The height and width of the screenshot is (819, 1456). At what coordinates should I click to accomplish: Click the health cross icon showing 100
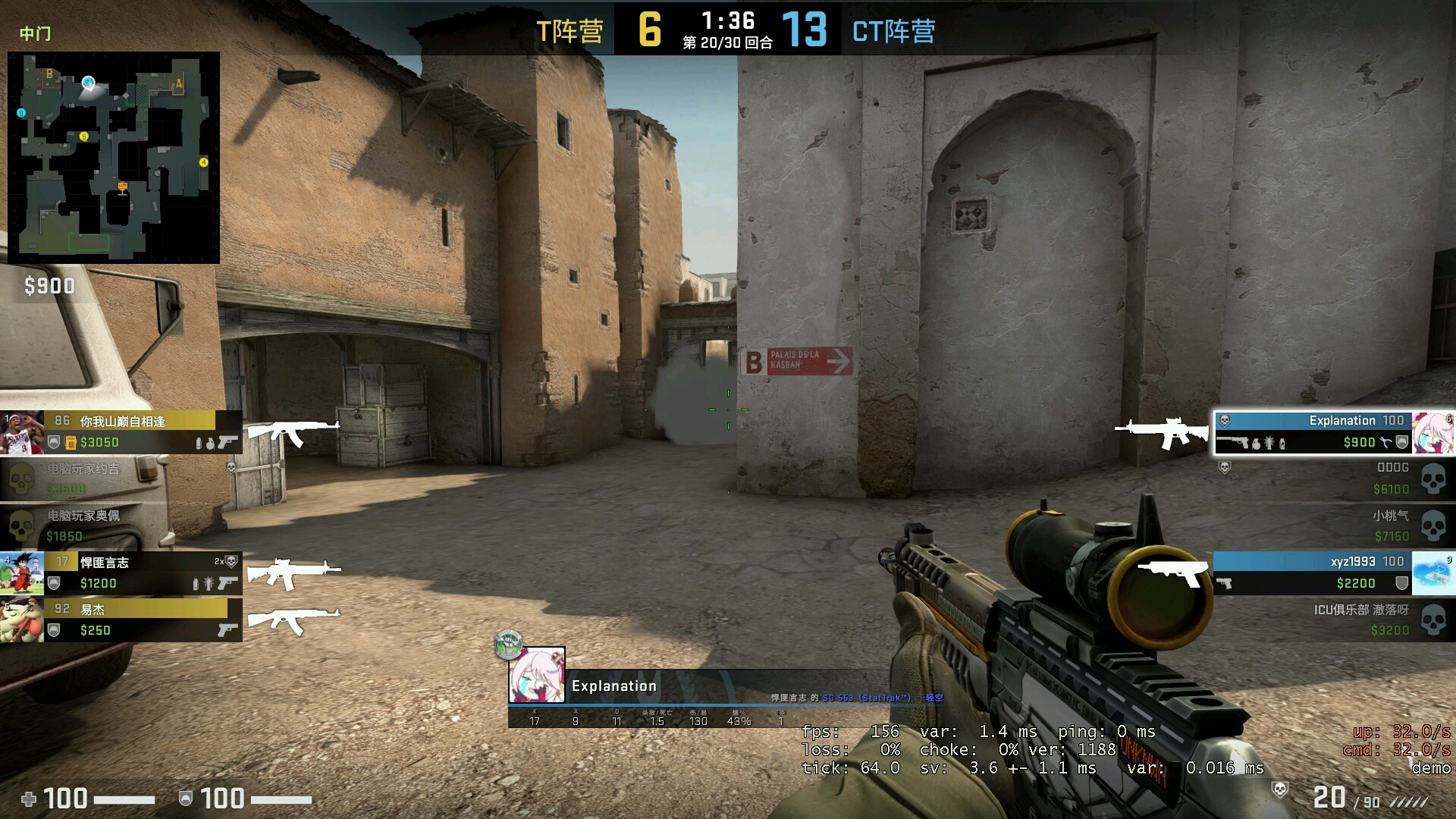click(29, 799)
